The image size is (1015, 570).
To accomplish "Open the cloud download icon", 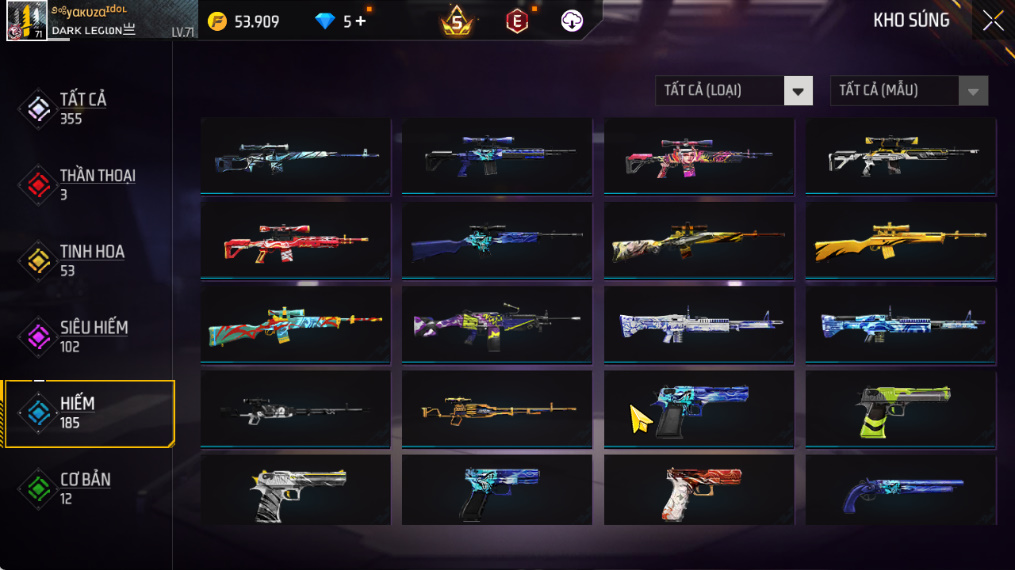I will 572,21.
